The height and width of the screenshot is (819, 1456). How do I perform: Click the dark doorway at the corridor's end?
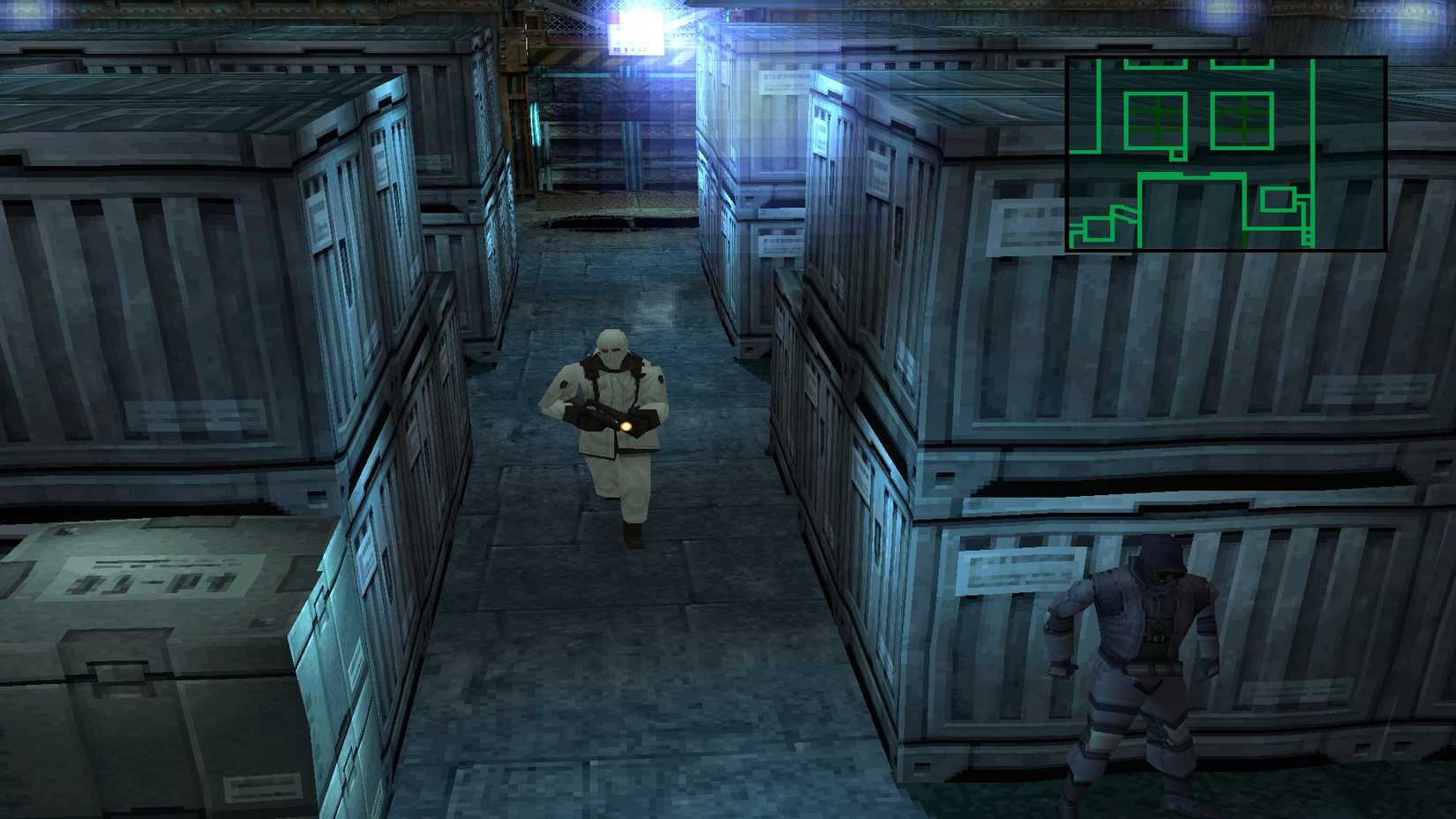click(x=609, y=221)
